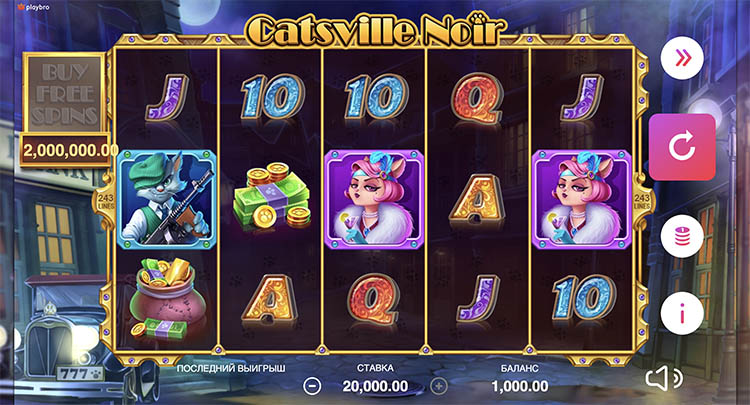Spin the reels with the pink button
Viewport: 750px width, 405px height.
tap(682, 147)
